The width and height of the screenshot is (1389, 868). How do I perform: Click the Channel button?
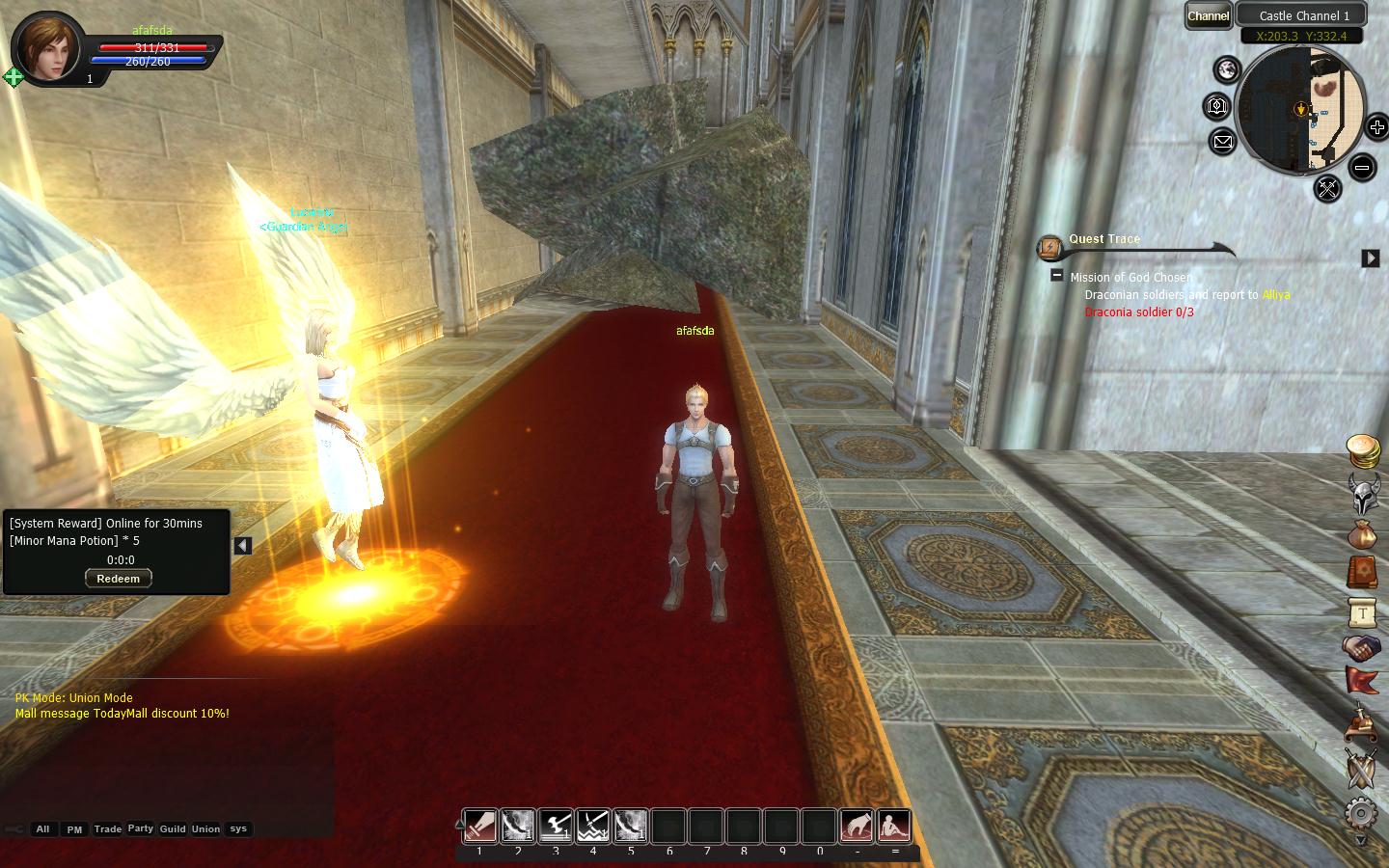[x=1208, y=15]
